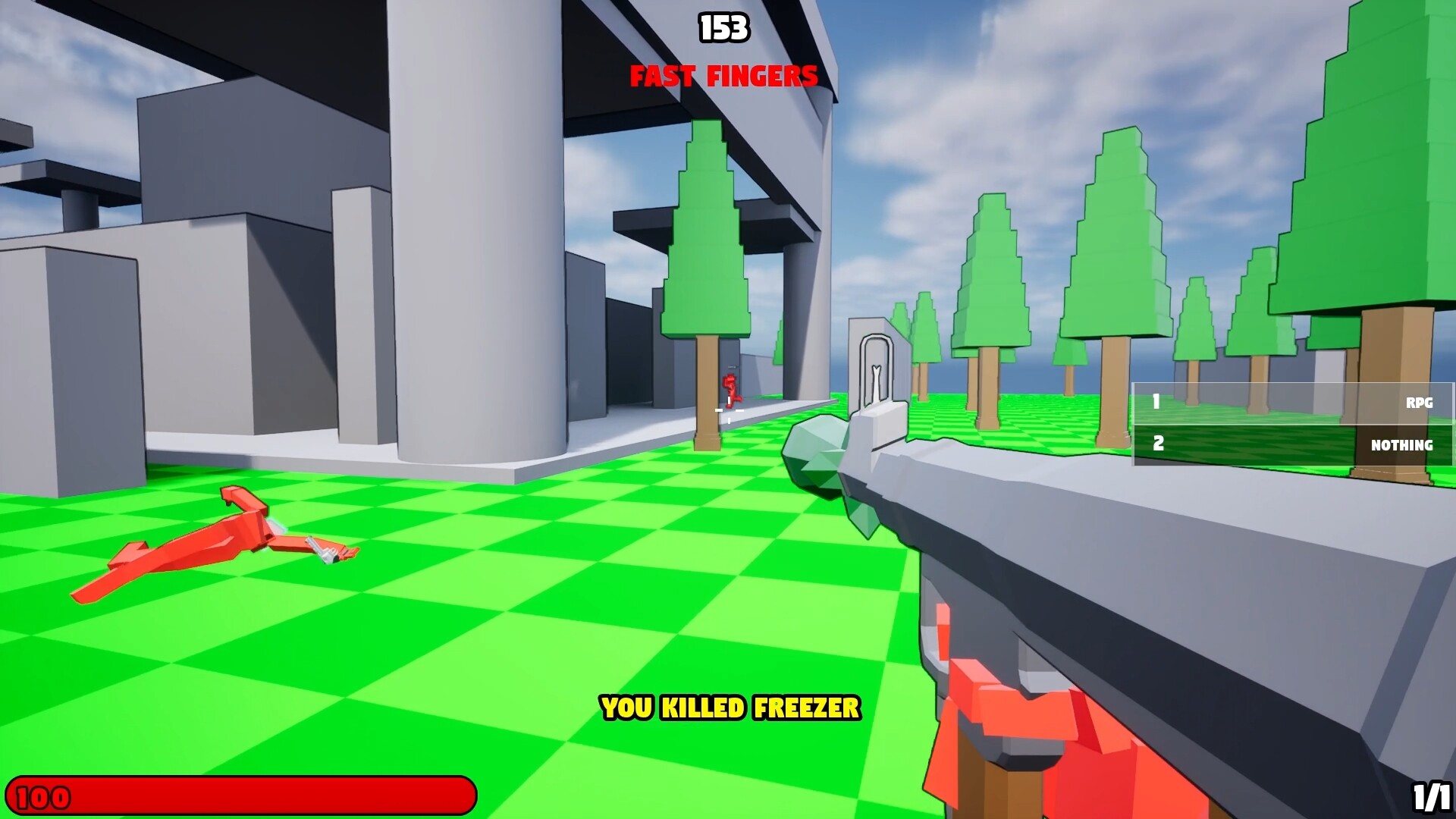Click the red health bar
Viewport: 1456px width, 819px height.
[x=243, y=796]
